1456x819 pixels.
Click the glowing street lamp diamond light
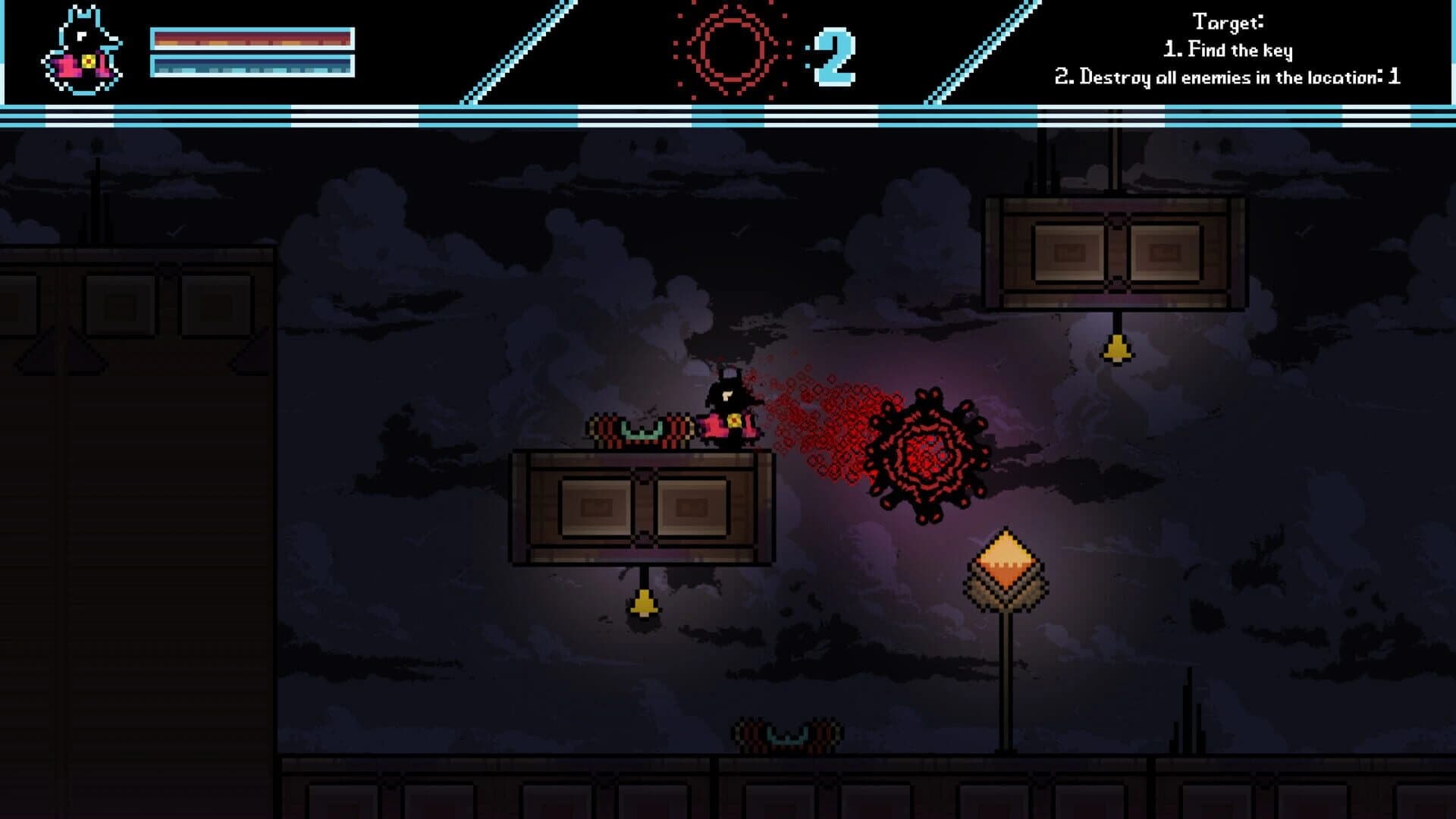[x=1005, y=557]
